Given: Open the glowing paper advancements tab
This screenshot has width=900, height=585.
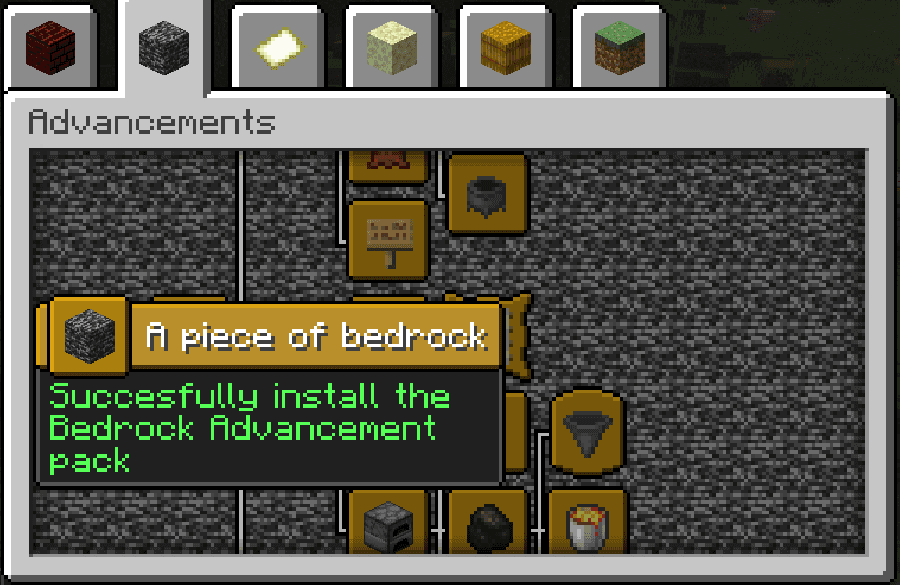Looking at the screenshot, I should click(x=275, y=47).
